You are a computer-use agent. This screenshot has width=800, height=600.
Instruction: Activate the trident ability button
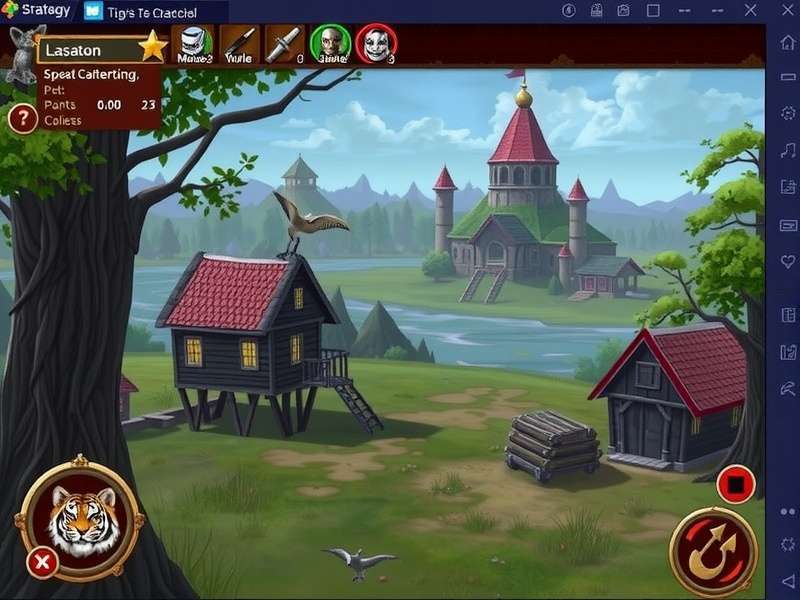click(x=713, y=551)
